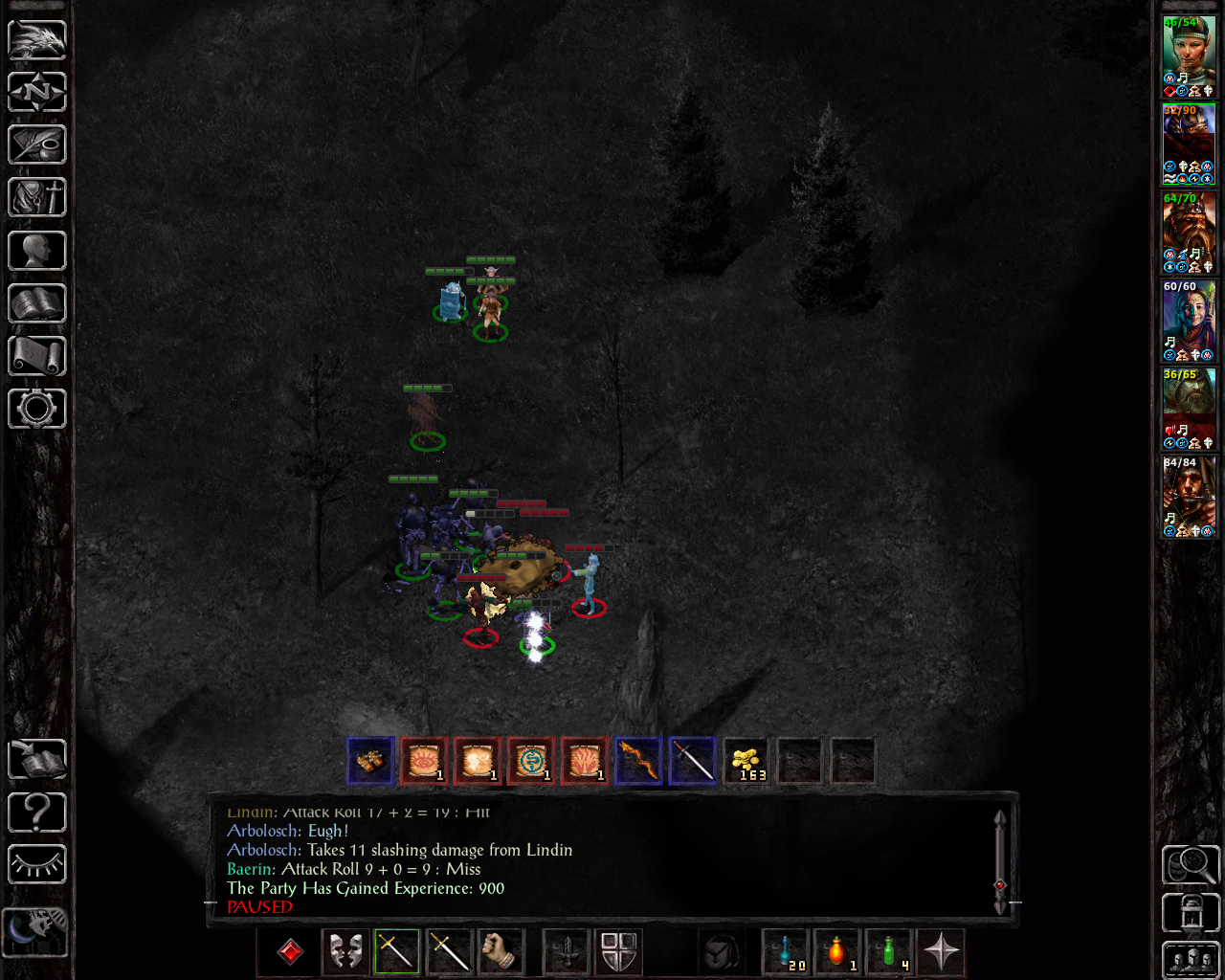Click the magnifying glass highlight button
Screen dimensions: 1225x980
(x=1190, y=865)
